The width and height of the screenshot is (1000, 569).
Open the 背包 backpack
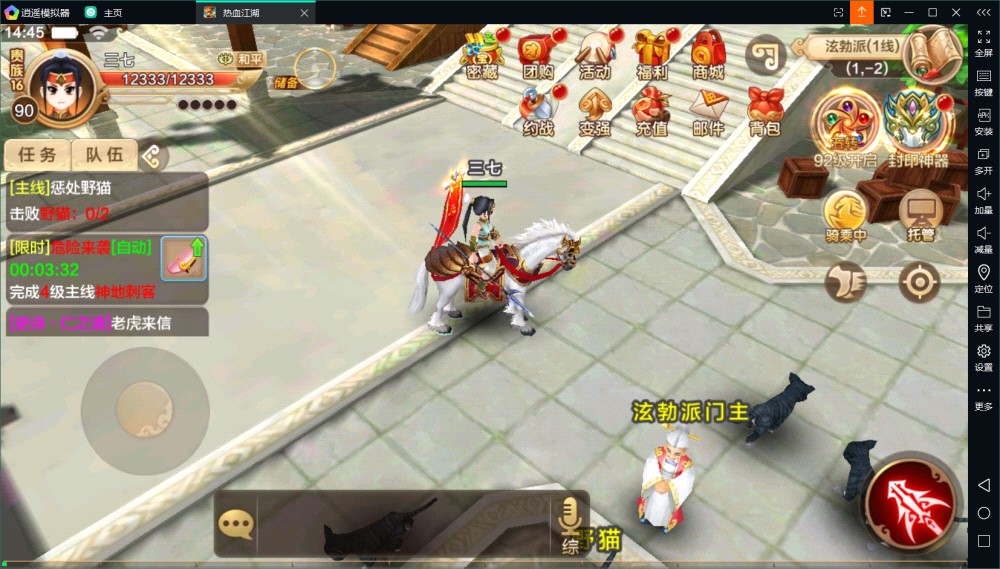[765, 110]
